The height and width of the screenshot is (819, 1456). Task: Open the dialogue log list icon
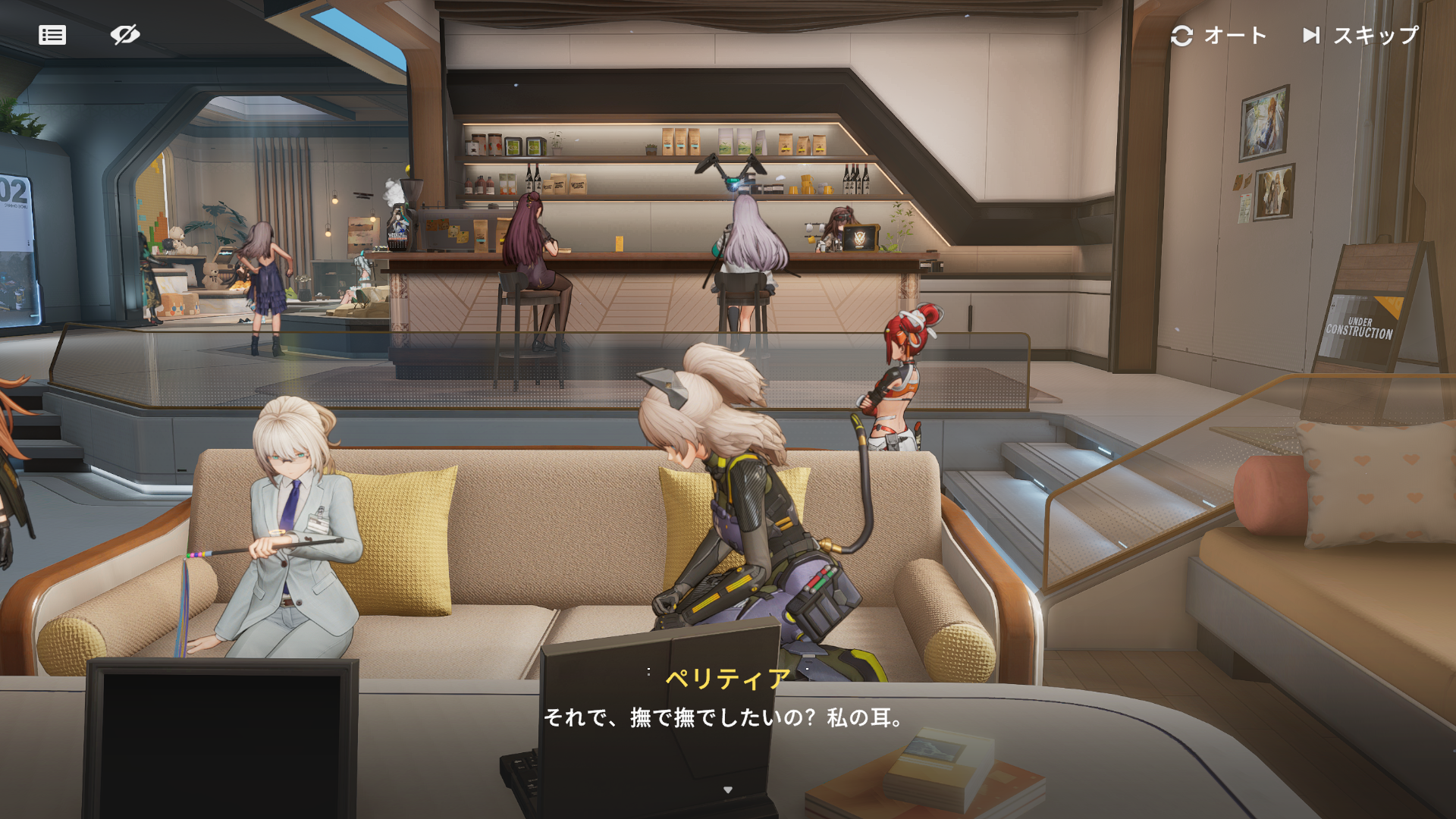pos(52,35)
